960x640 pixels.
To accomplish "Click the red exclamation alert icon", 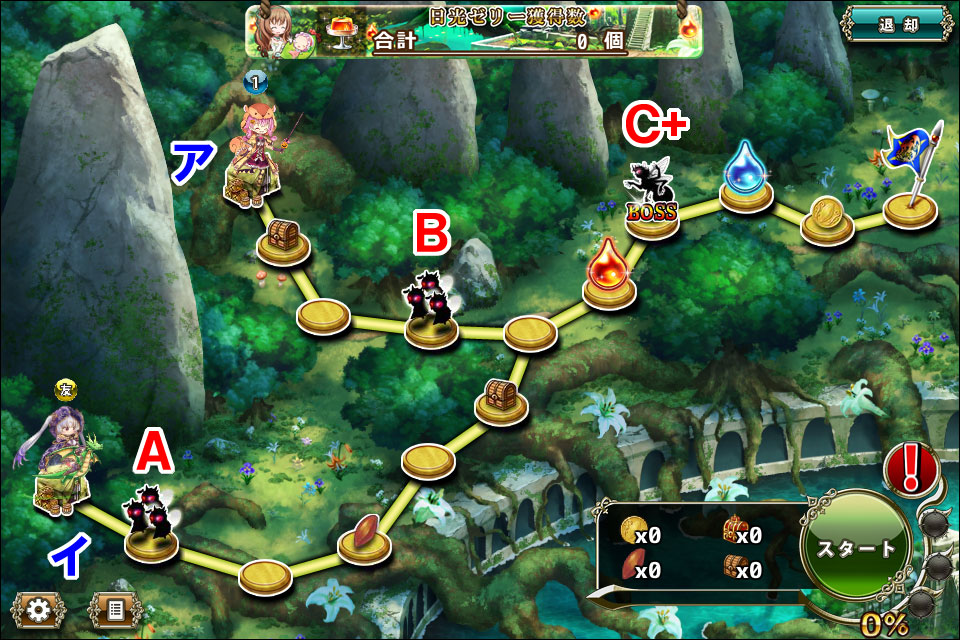I will click(911, 466).
